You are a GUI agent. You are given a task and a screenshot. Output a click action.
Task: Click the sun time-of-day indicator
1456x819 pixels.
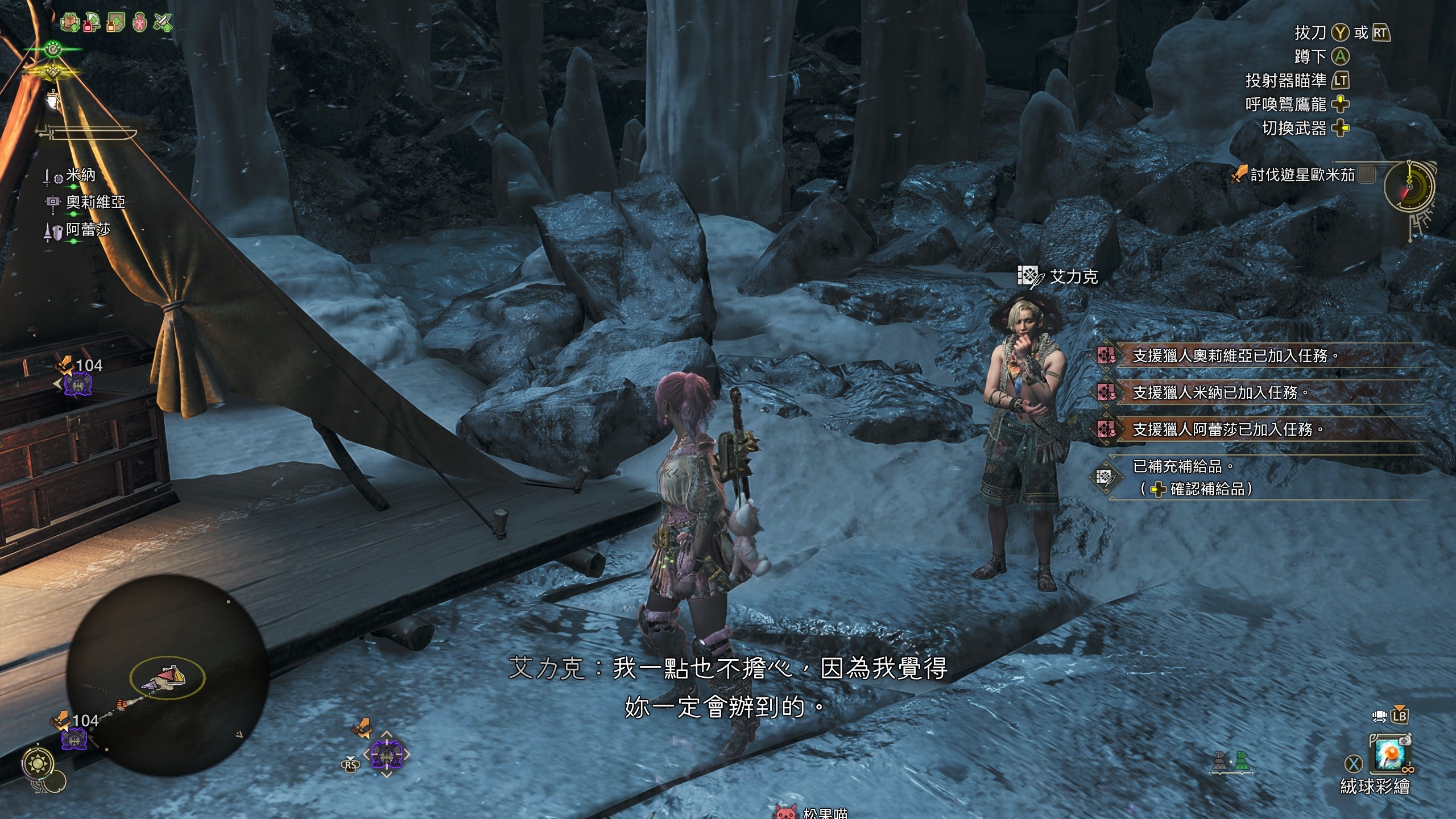tap(39, 763)
